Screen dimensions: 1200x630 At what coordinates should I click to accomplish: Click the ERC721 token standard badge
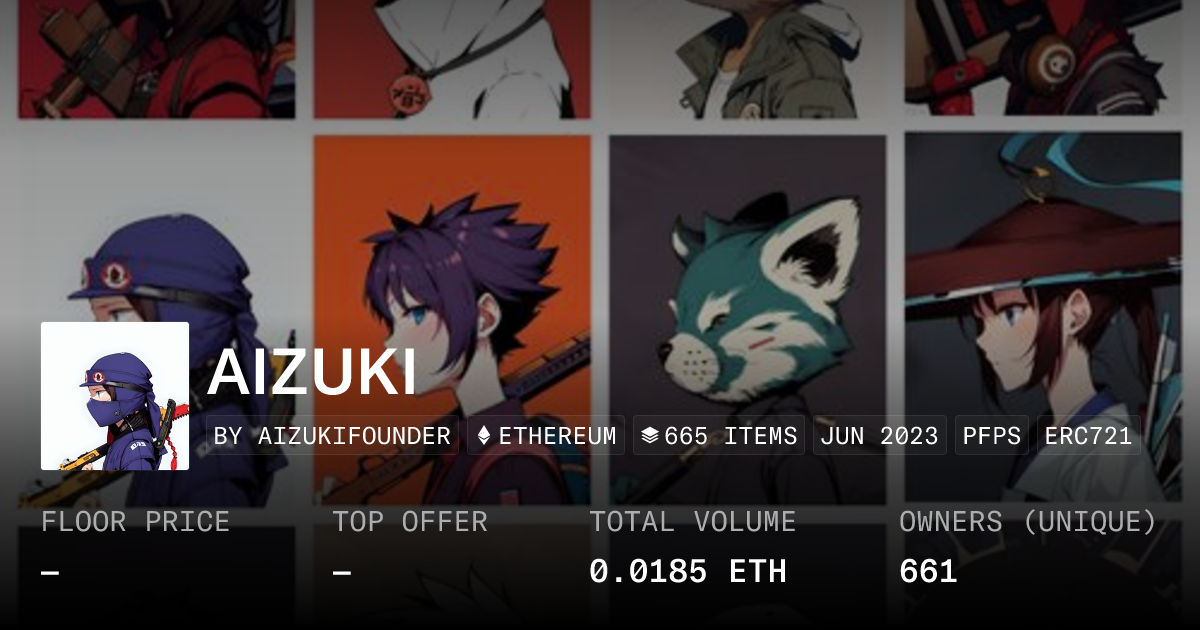(1088, 436)
